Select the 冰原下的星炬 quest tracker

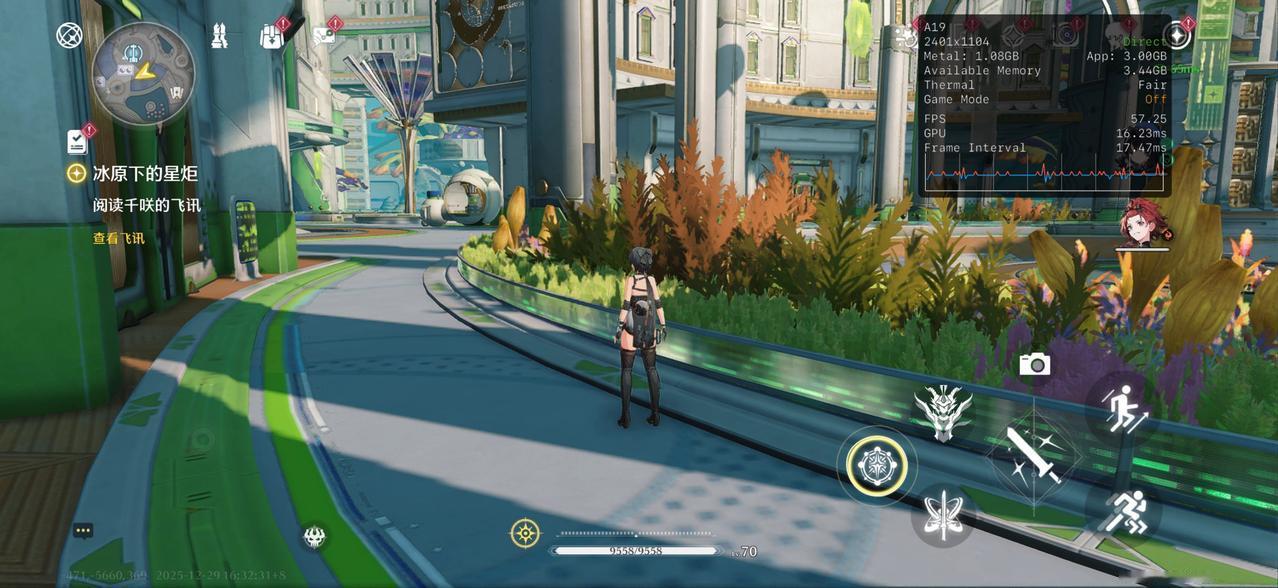click(144, 173)
